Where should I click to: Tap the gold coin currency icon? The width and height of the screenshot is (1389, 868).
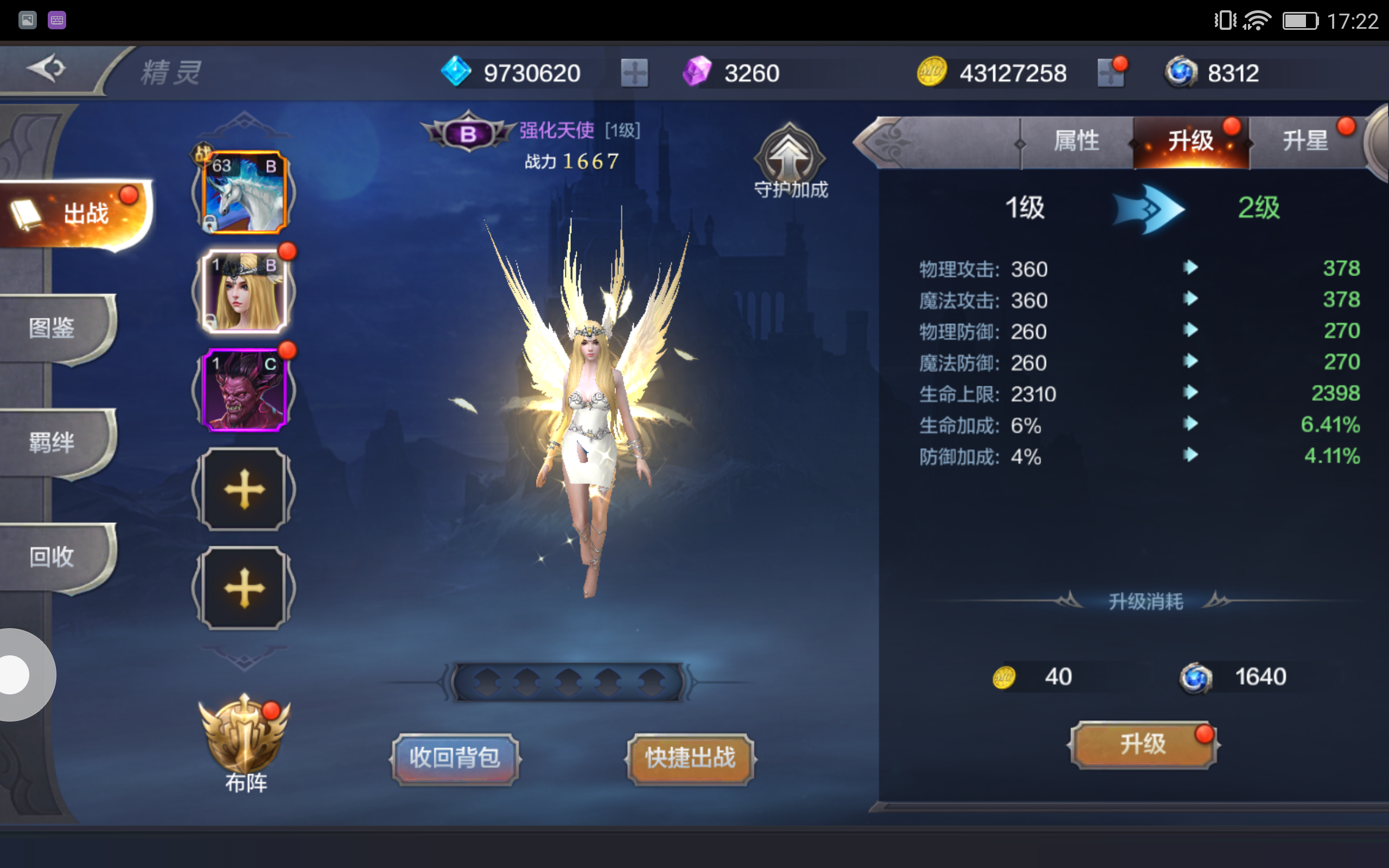tap(933, 72)
